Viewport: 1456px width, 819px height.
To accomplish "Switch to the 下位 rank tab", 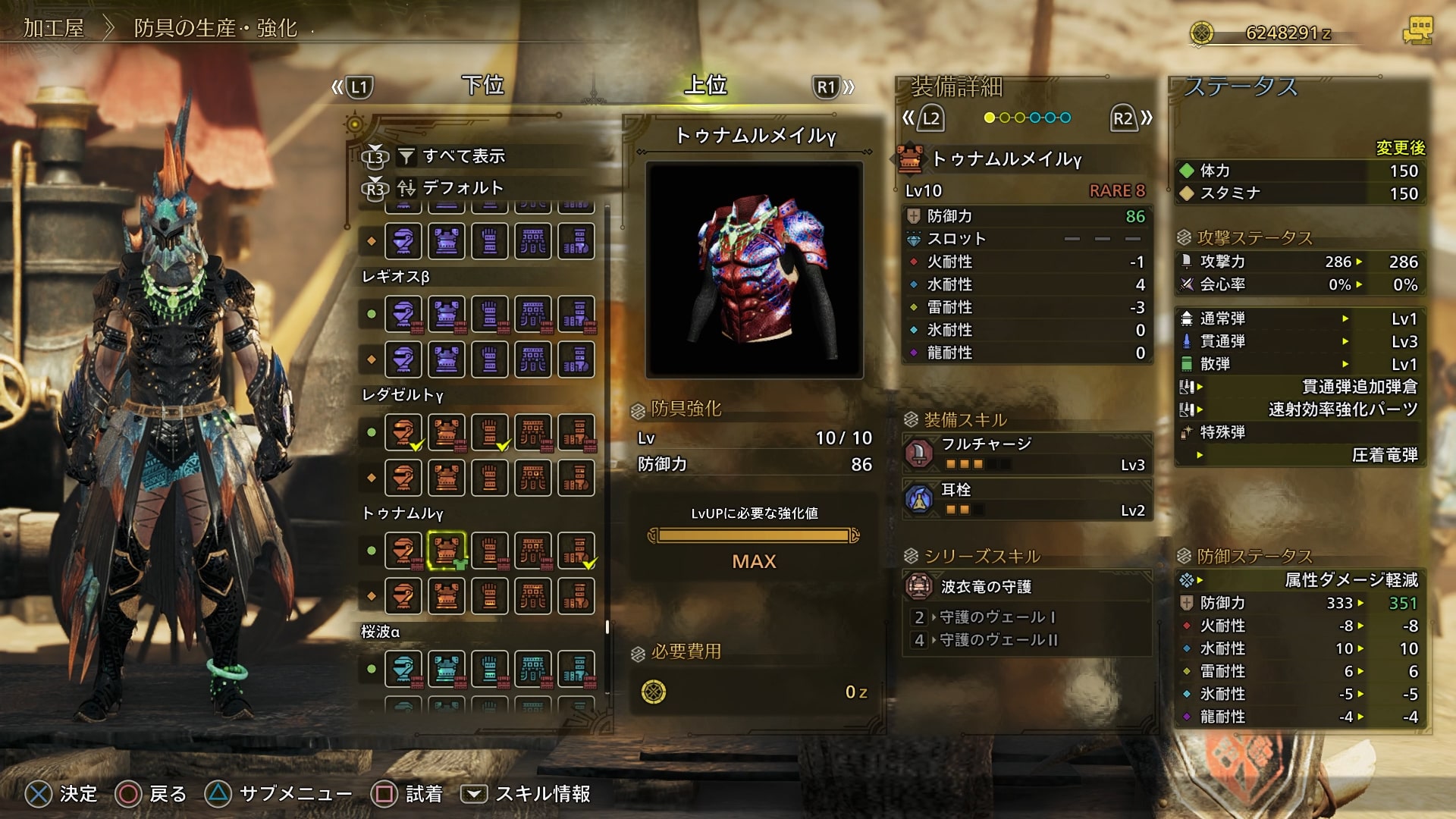I will tap(483, 85).
